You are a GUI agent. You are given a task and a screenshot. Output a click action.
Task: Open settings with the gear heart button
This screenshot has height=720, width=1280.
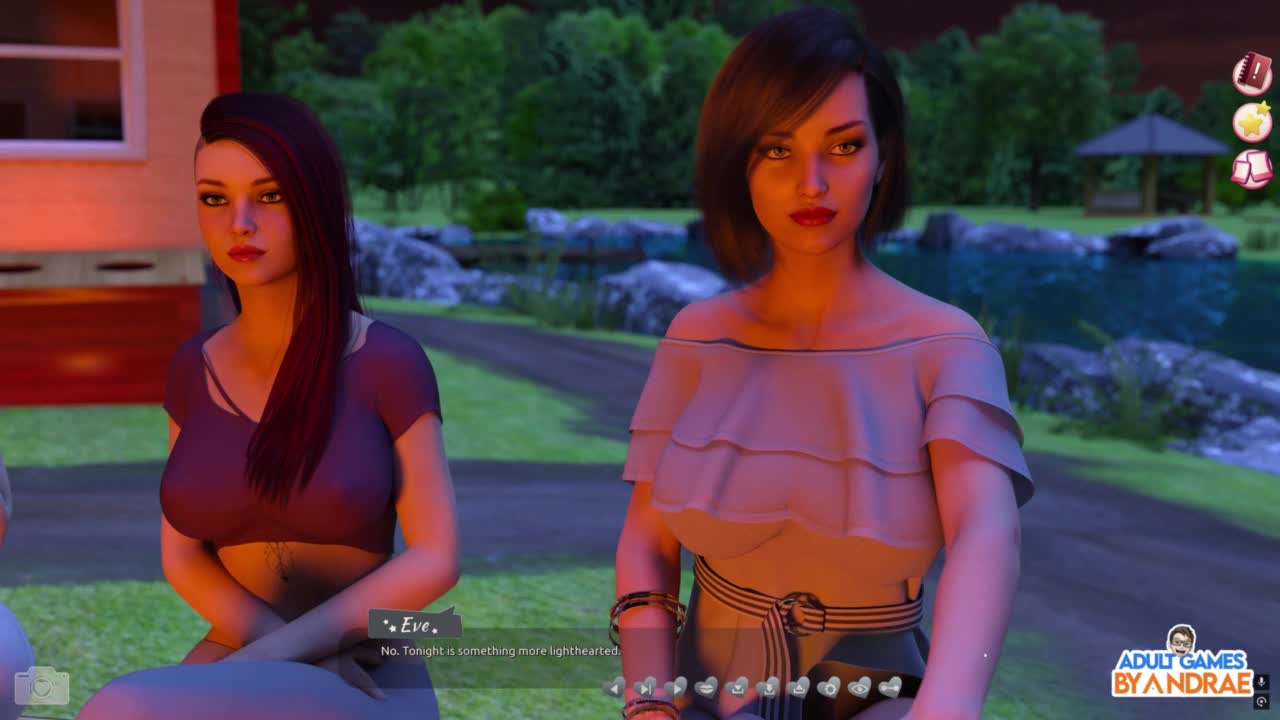pyautogui.click(x=829, y=687)
